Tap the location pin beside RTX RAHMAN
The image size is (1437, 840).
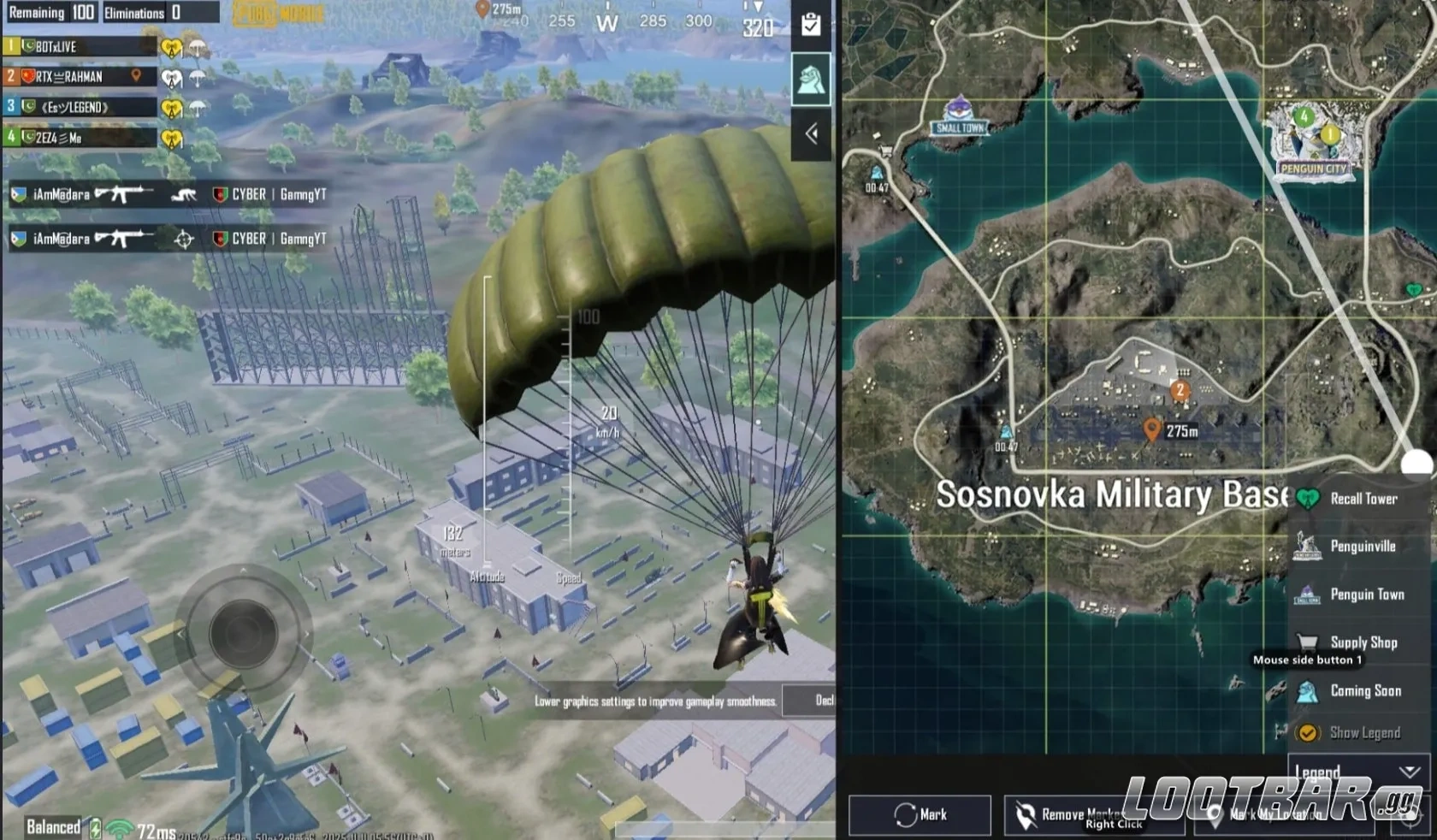(135, 76)
